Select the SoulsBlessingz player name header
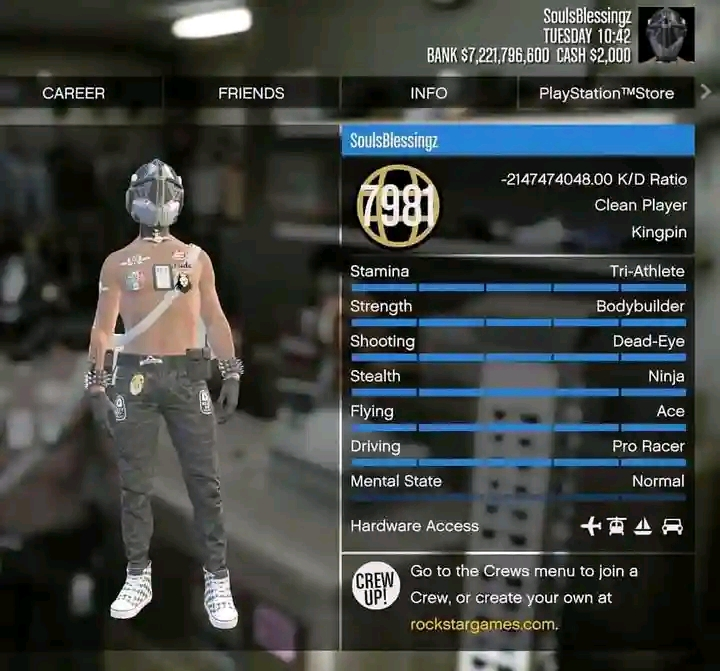The image size is (720, 671). click(517, 141)
